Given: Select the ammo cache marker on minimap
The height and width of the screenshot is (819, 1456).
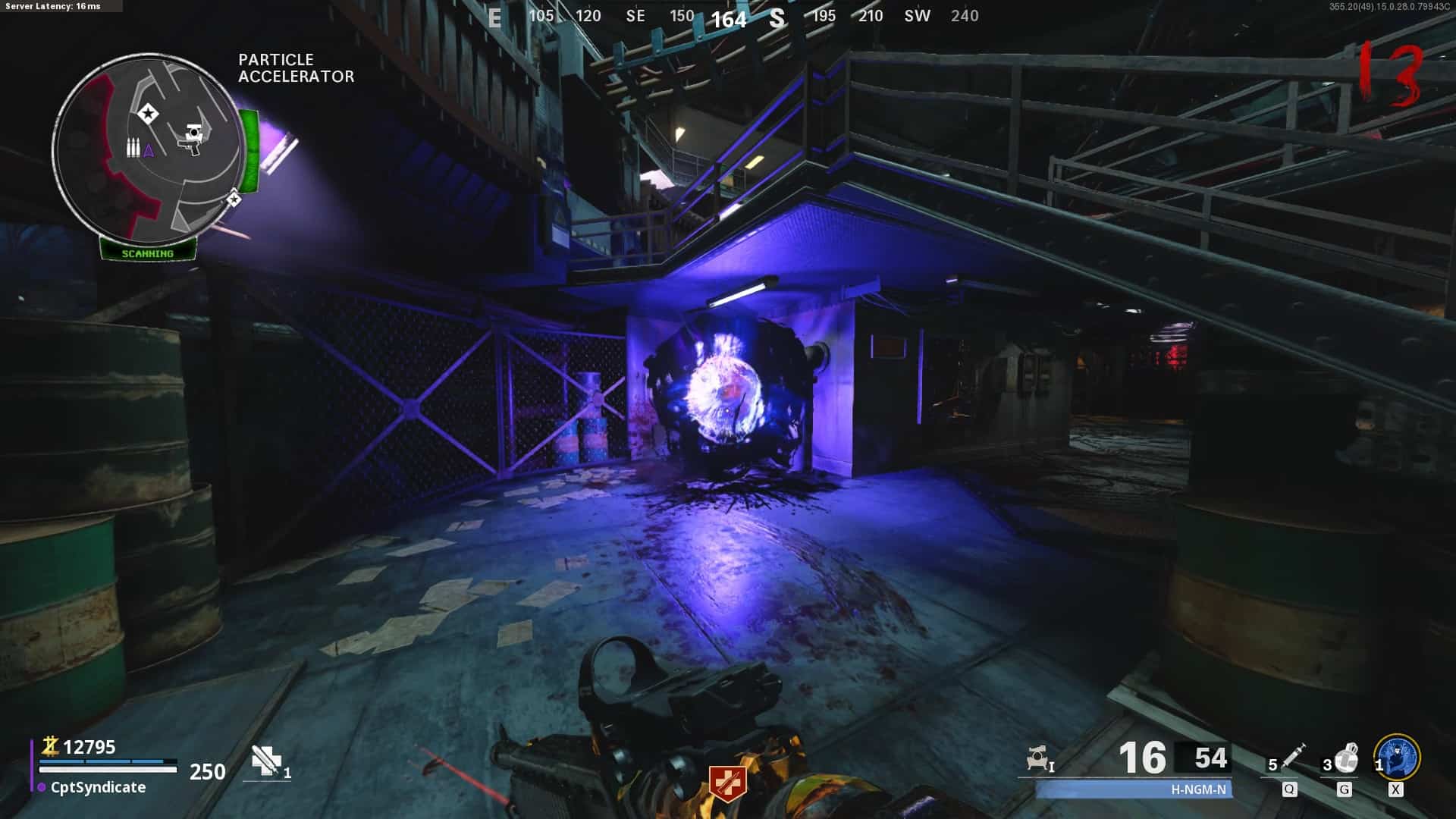Looking at the screenshot, I should 133,147.
